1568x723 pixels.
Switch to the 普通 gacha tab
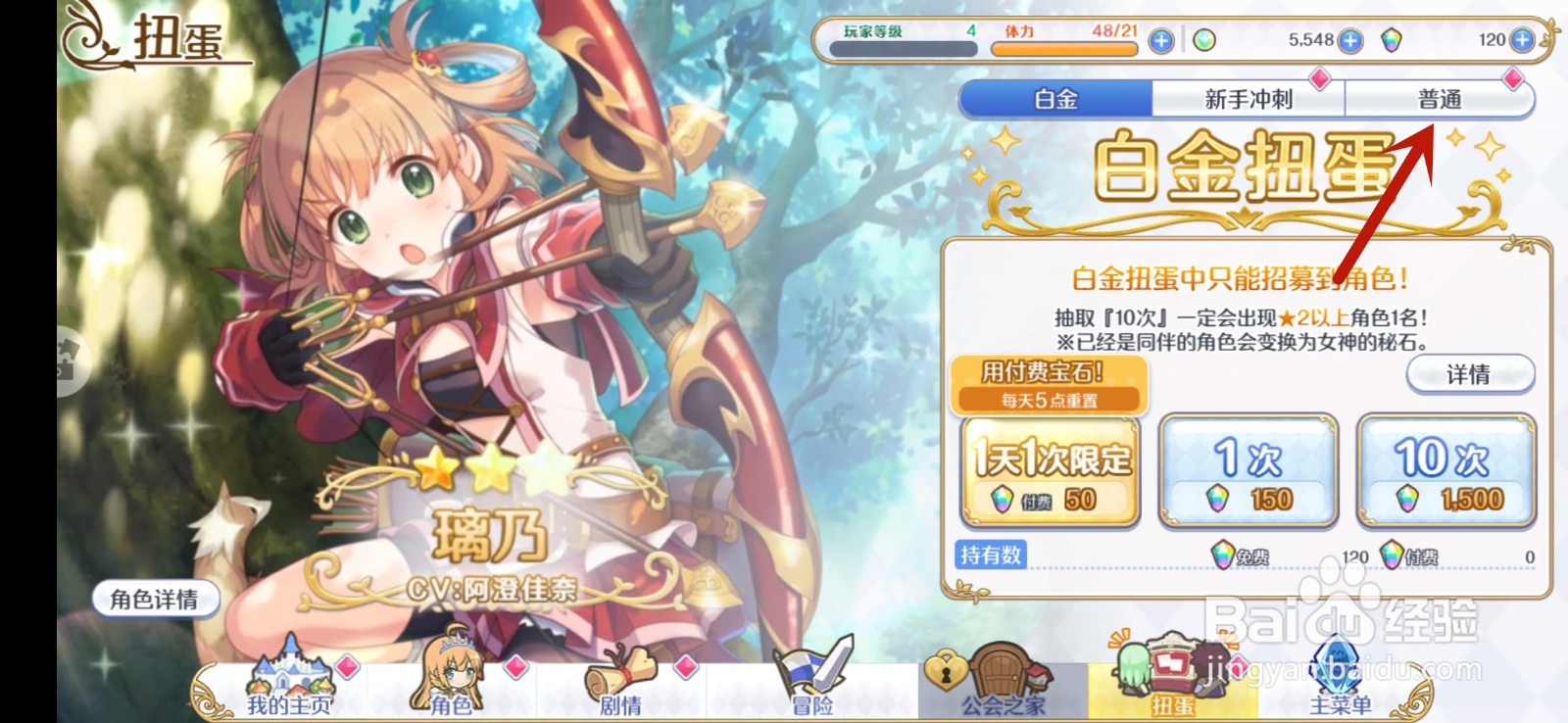pyautogui.click(x=1441, y=98)
